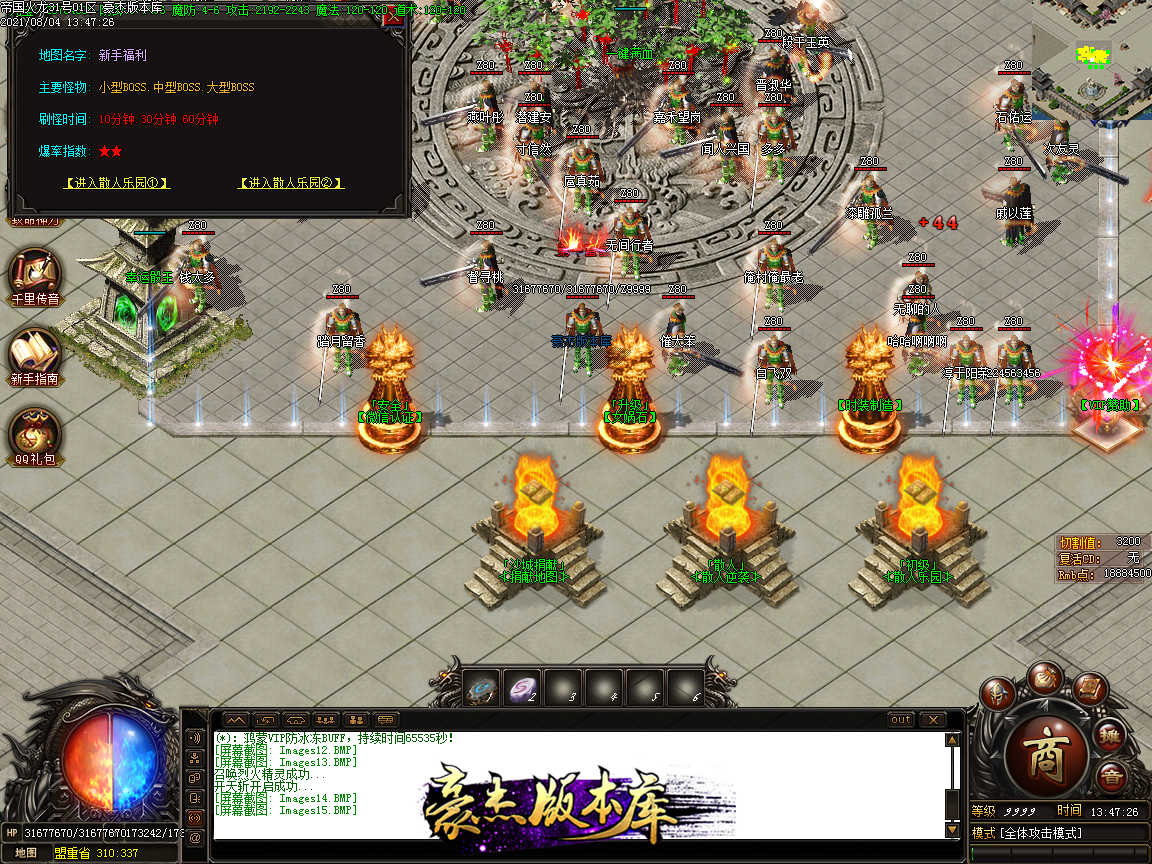1152x864 pixels.
Task: Open the skill book icon
Action: click(1089, 690)
